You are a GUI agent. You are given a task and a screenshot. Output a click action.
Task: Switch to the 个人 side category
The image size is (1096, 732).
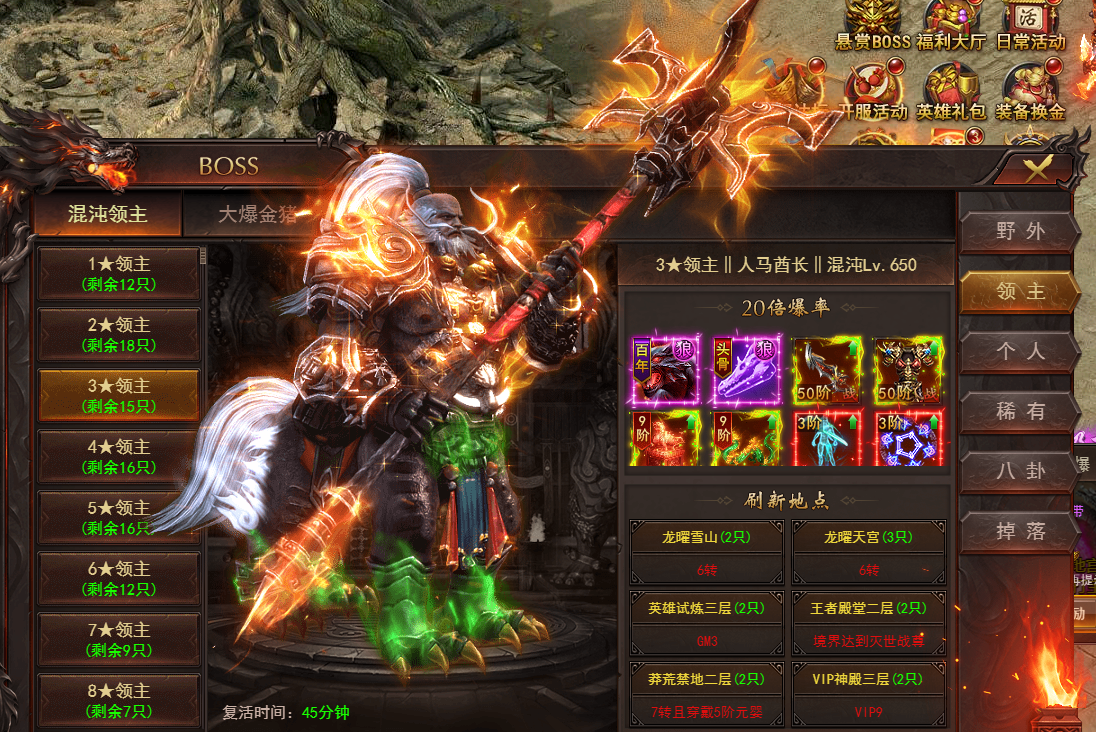tap(1020, 352)
